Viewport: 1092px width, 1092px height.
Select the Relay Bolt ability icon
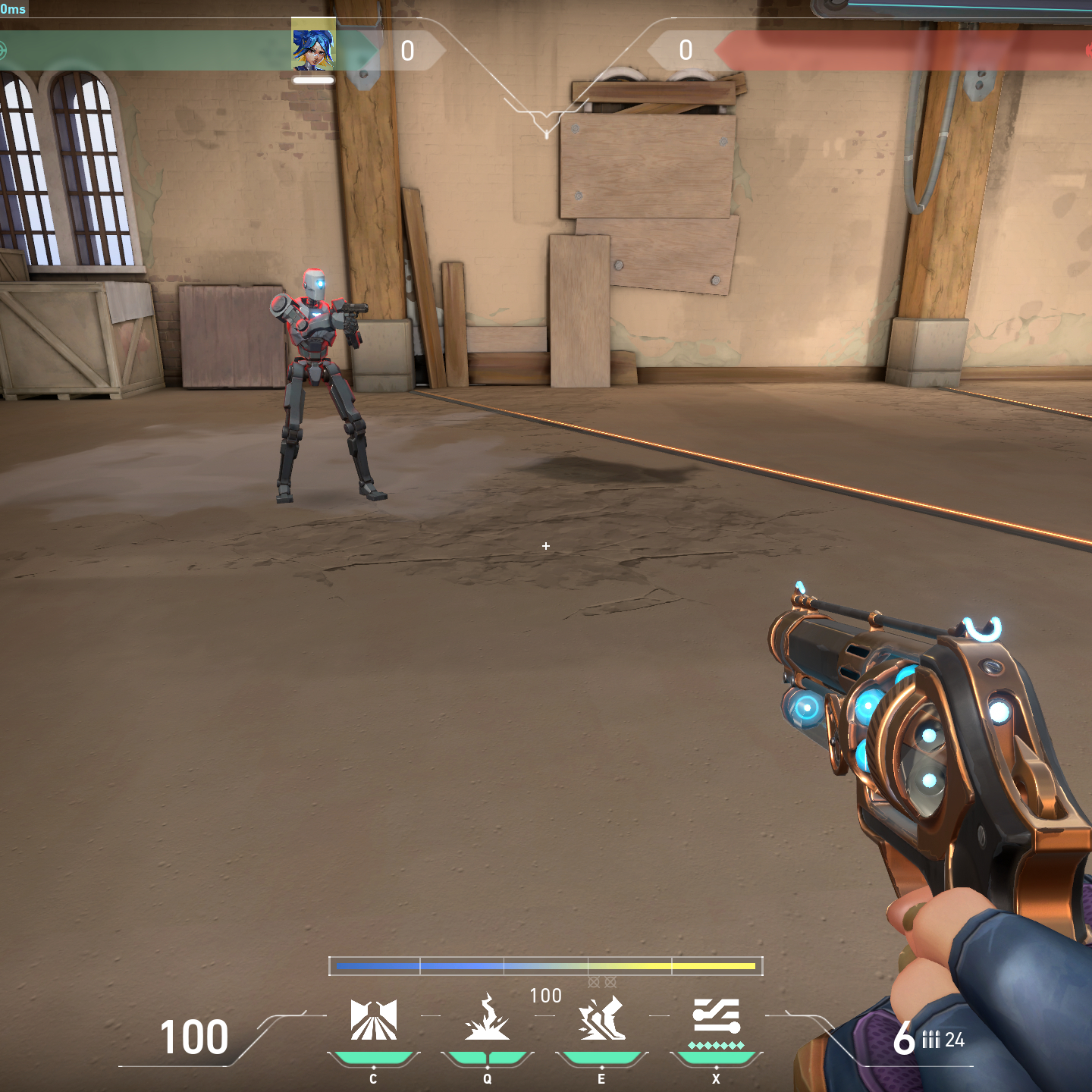pos(487,1019)
